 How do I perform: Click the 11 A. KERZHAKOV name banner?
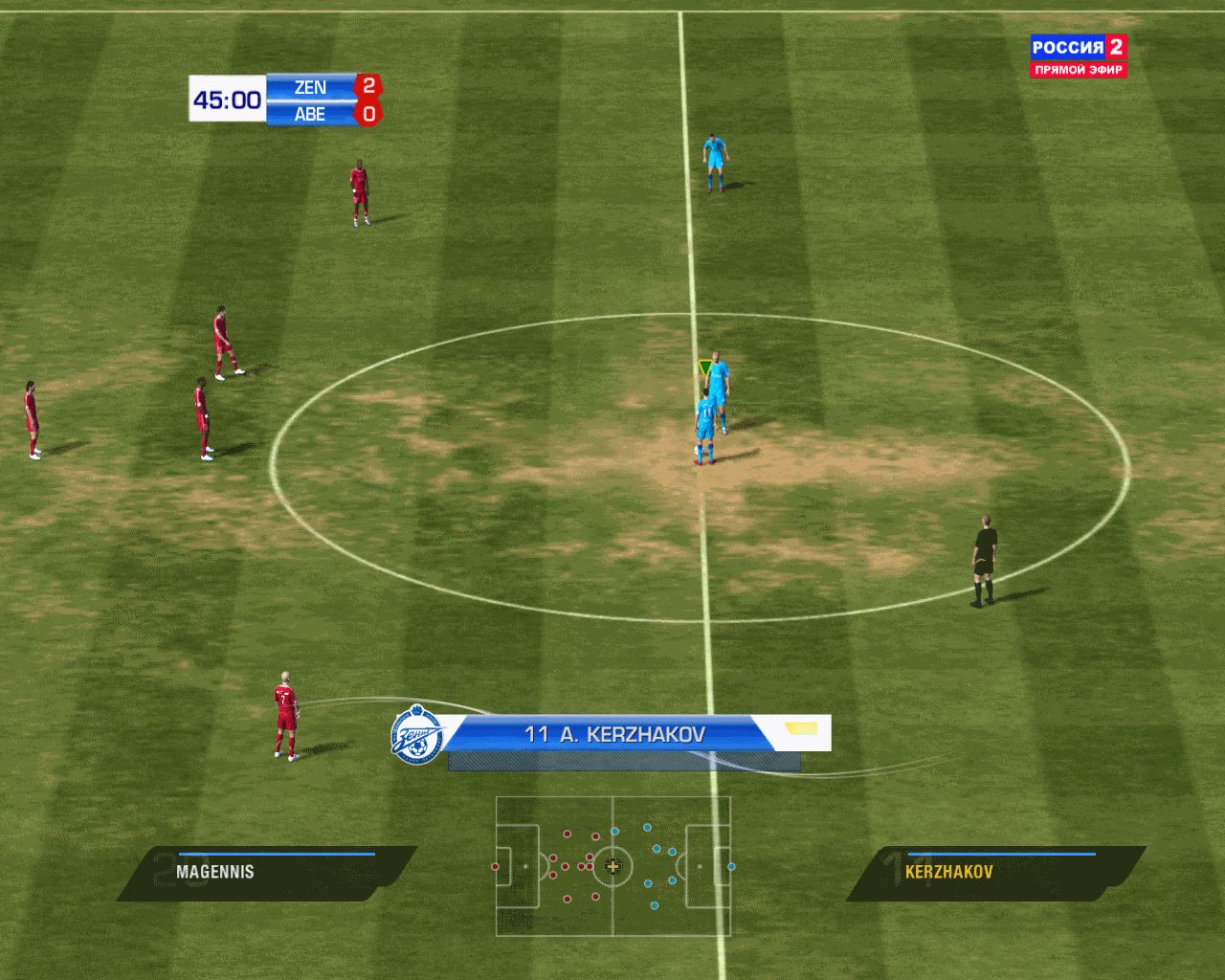coord(614,735)
